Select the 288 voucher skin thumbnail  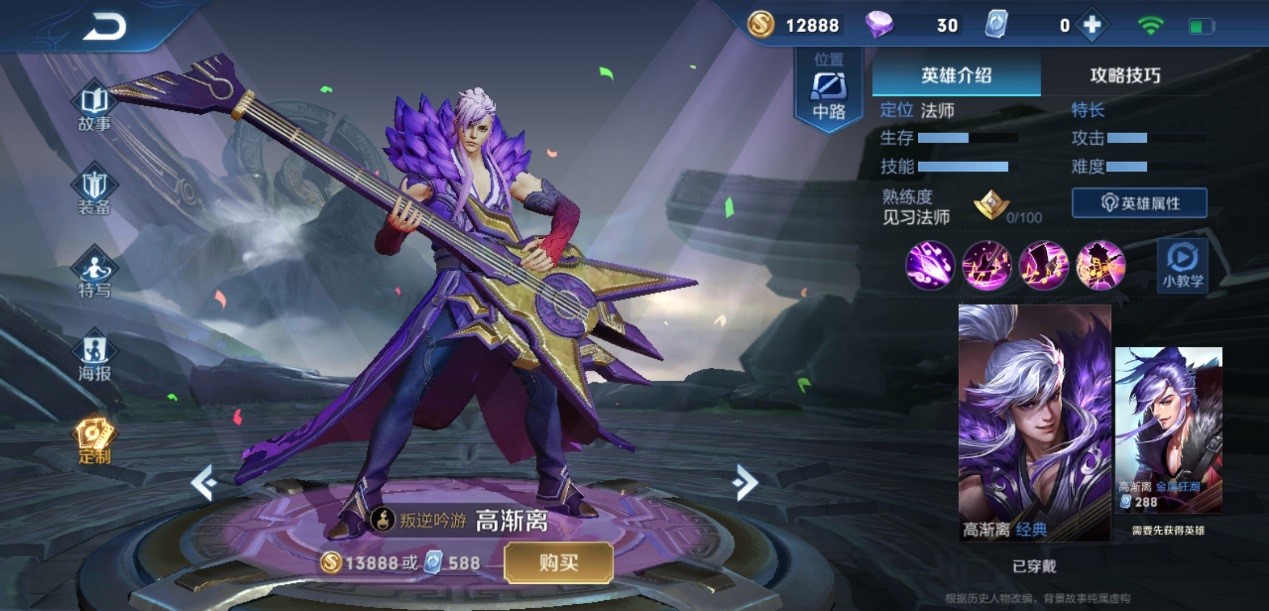tap(1168, 428)
